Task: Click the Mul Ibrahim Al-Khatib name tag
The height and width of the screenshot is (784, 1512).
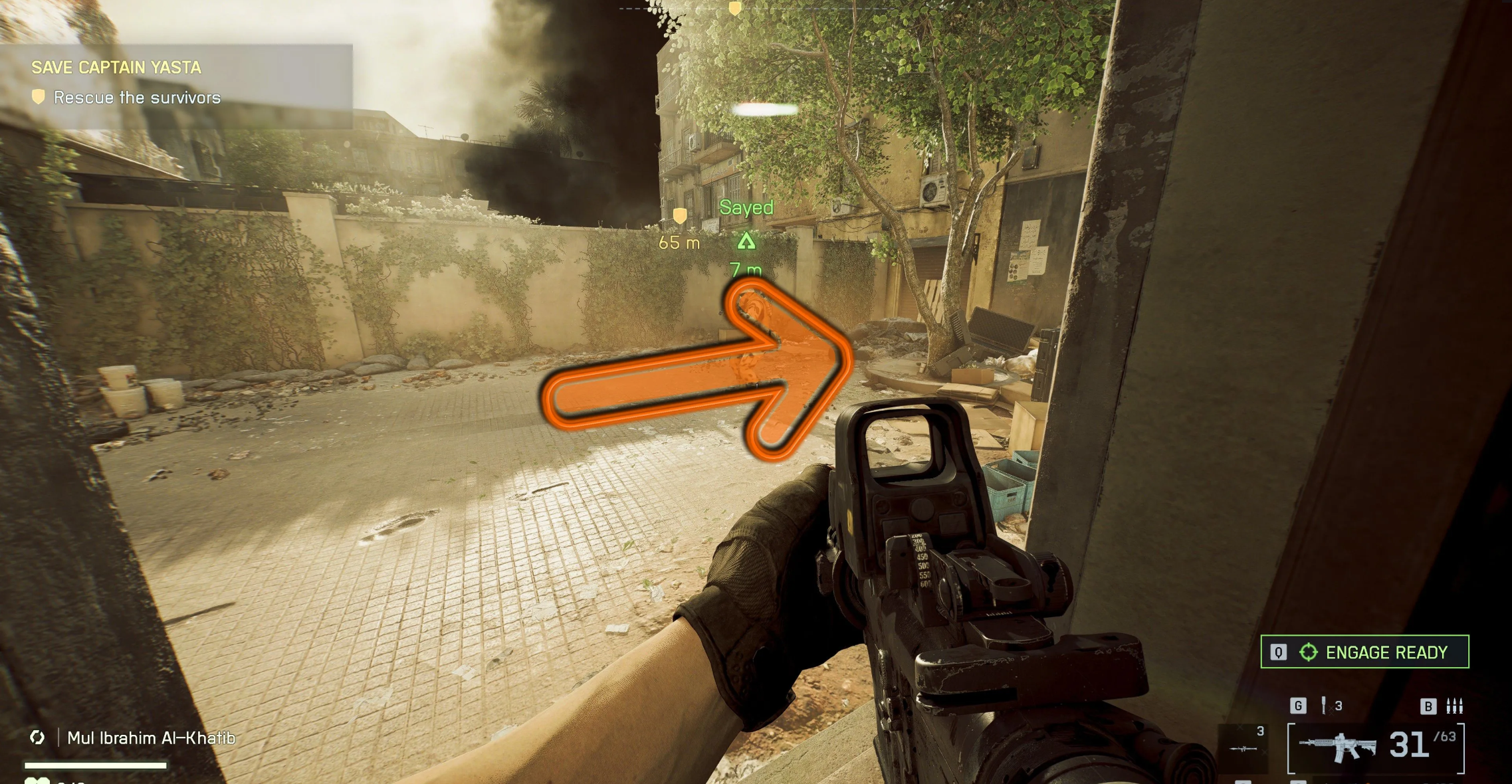Action: [151, 737]
